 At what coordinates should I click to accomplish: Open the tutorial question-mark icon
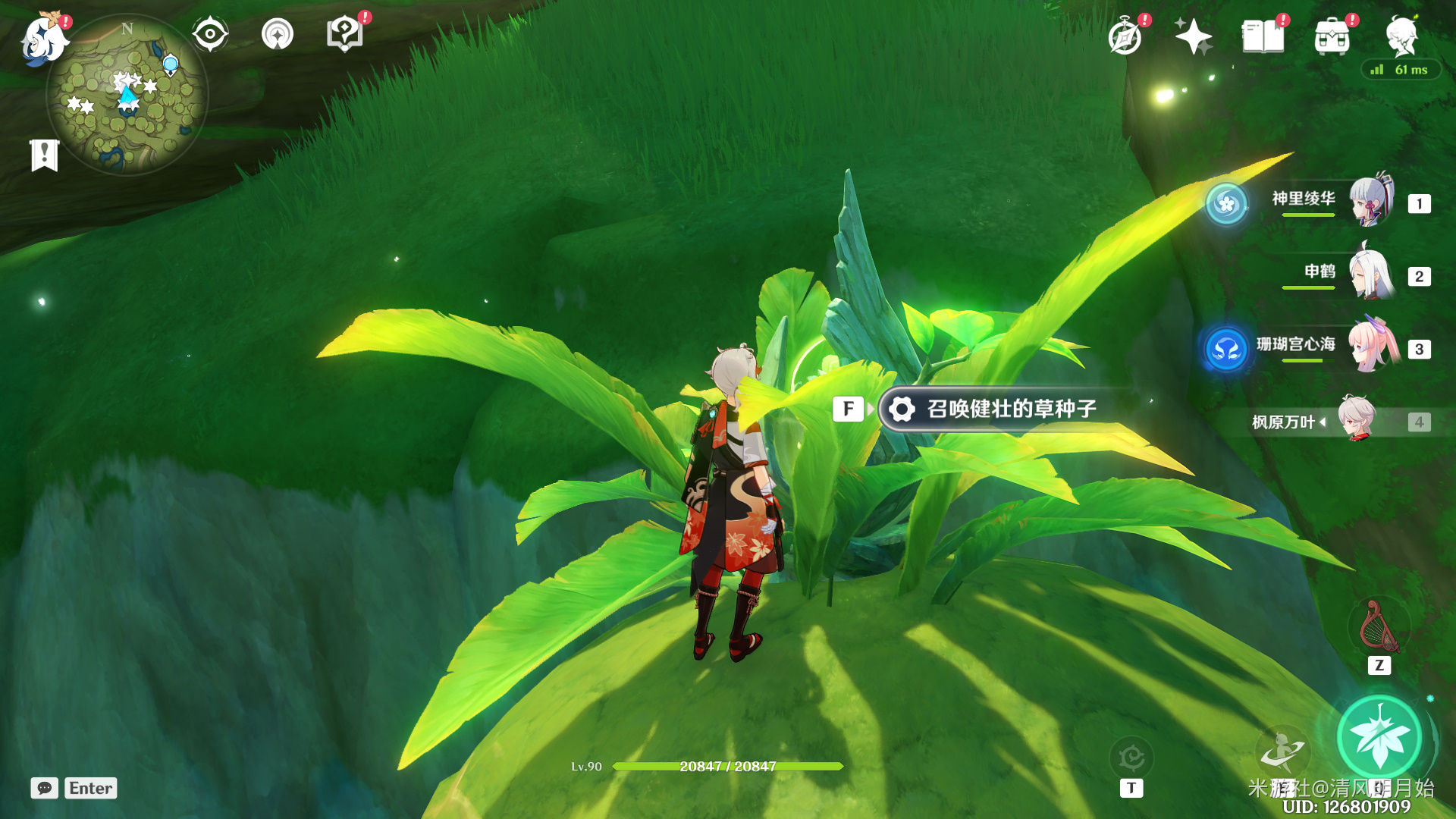click(345, 34)
